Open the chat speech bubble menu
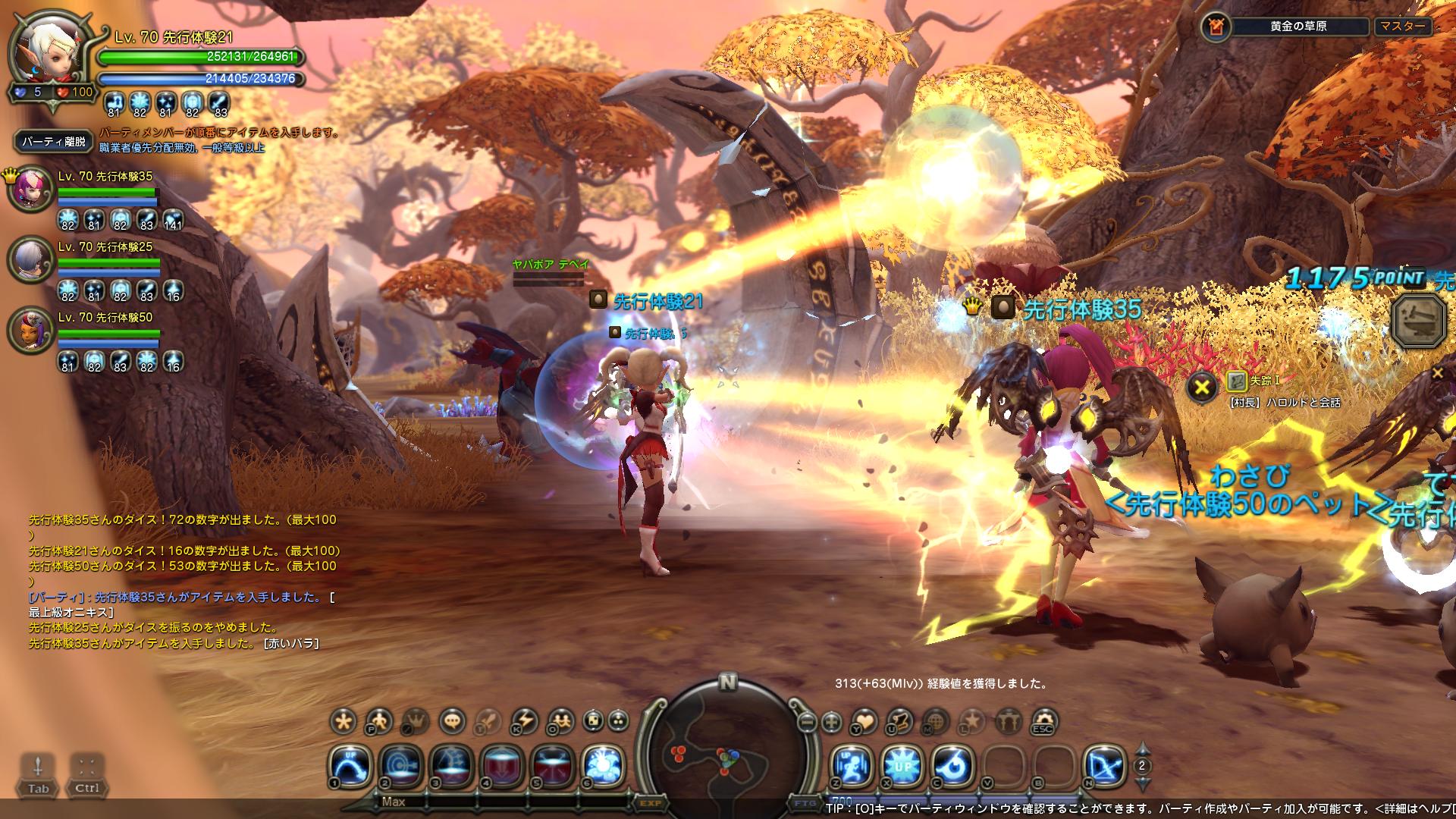1456x819 pixels. [453, 720]
